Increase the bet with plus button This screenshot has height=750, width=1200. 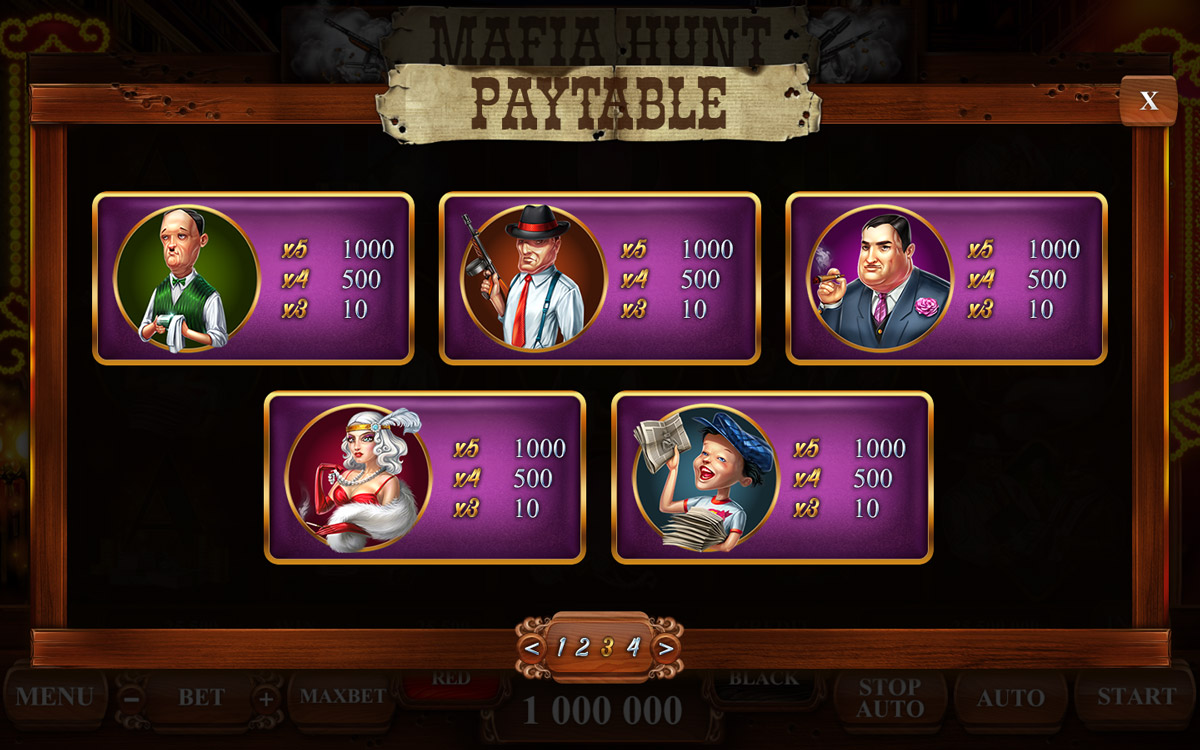click(266, 699)
